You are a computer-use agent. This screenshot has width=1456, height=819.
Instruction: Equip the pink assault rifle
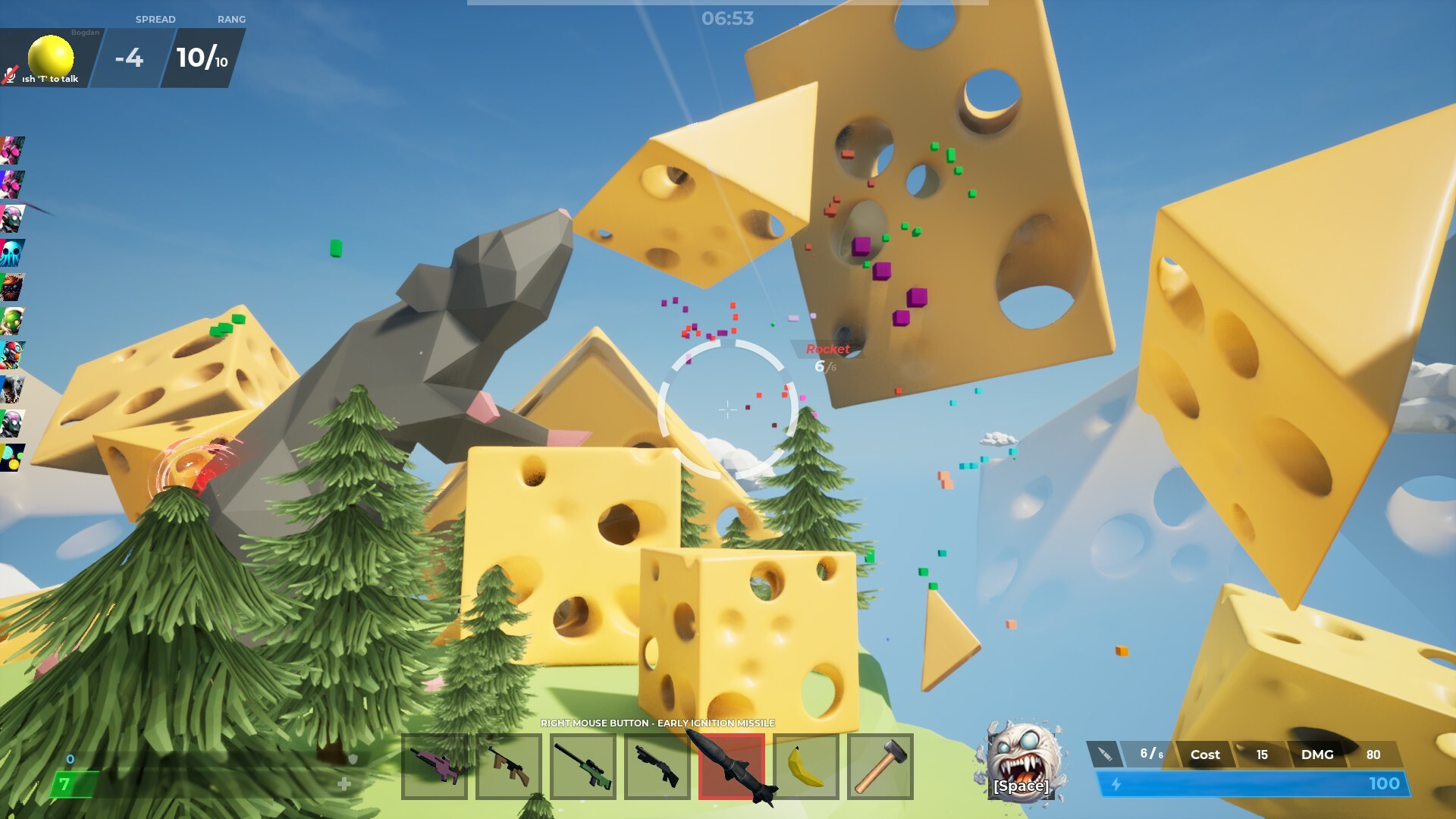pyautogui.click(x=433, y=767)
